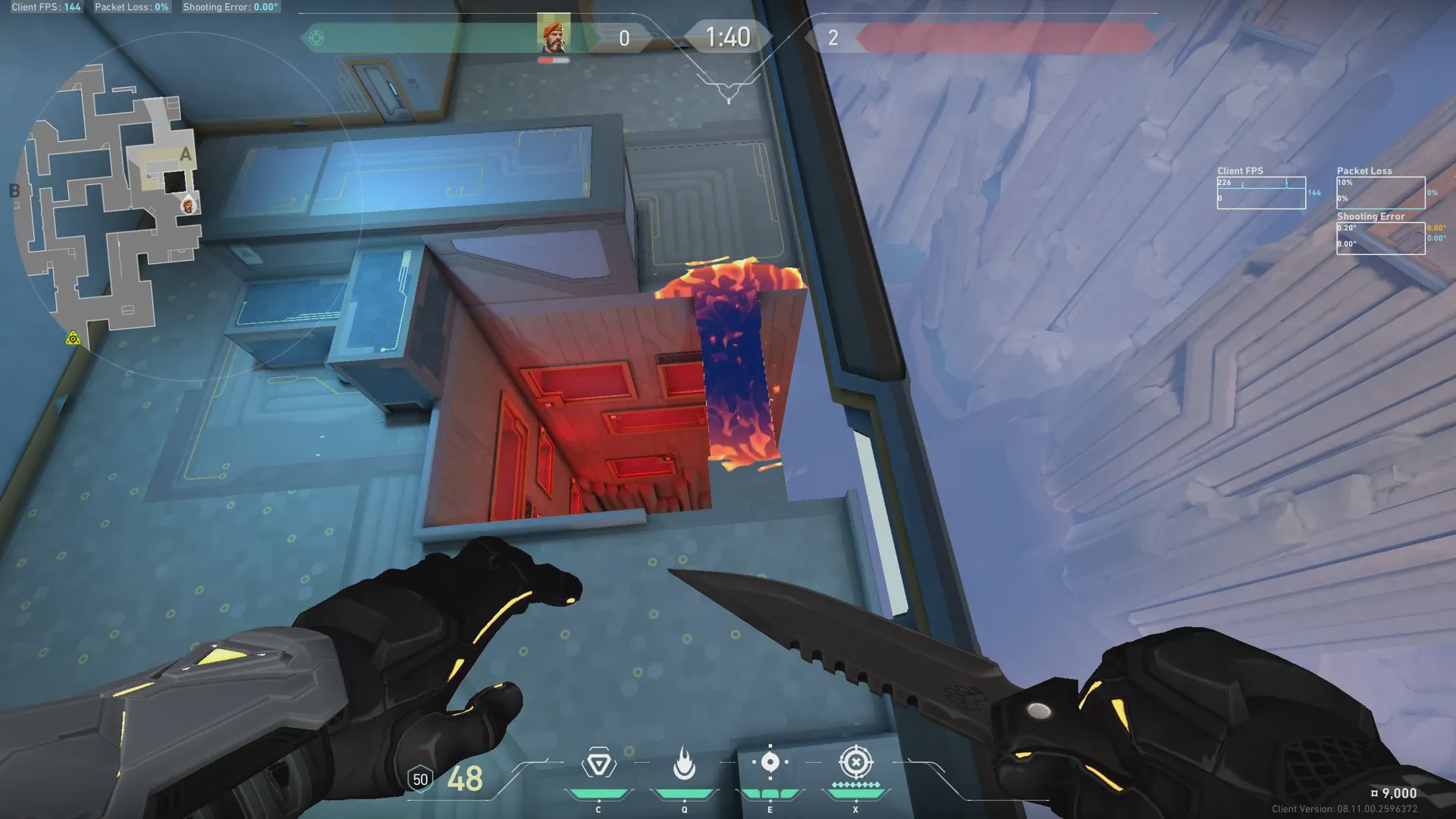1456x819 pixels.
Task: Activate the Sky Smoke ability icon
Action: [770, 762]
